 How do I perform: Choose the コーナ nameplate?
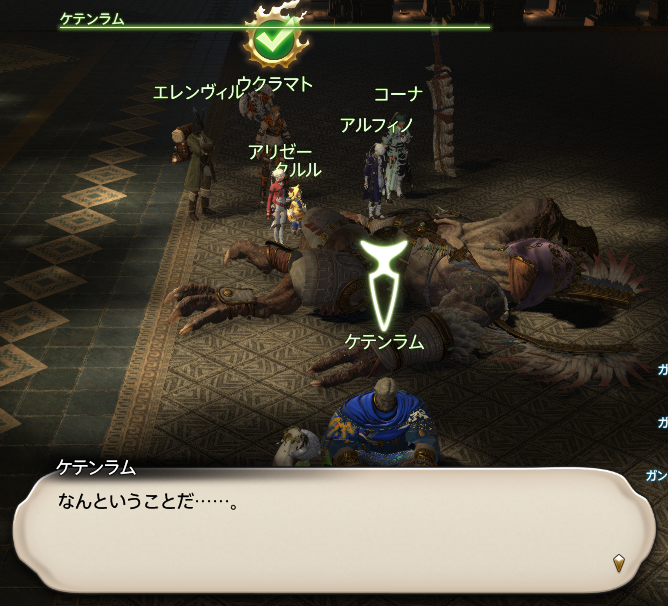tap(398, 95)
